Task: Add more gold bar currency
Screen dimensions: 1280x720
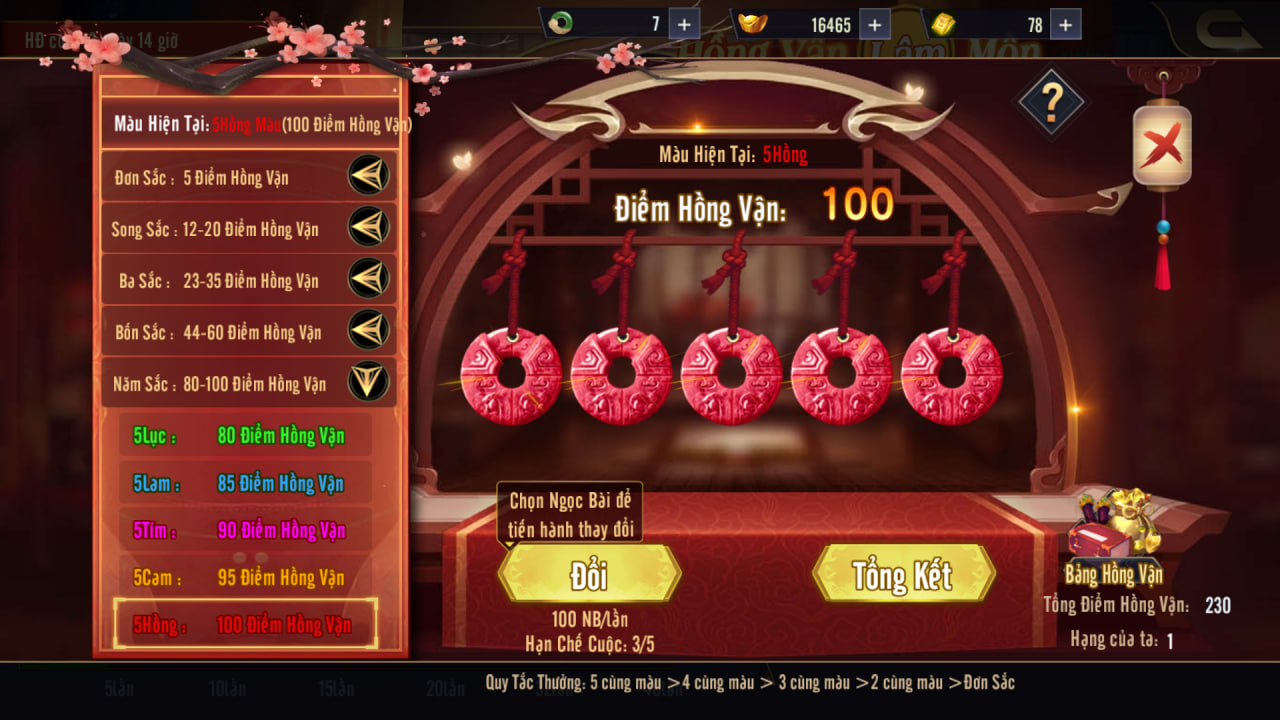Action: (1065, 24)
